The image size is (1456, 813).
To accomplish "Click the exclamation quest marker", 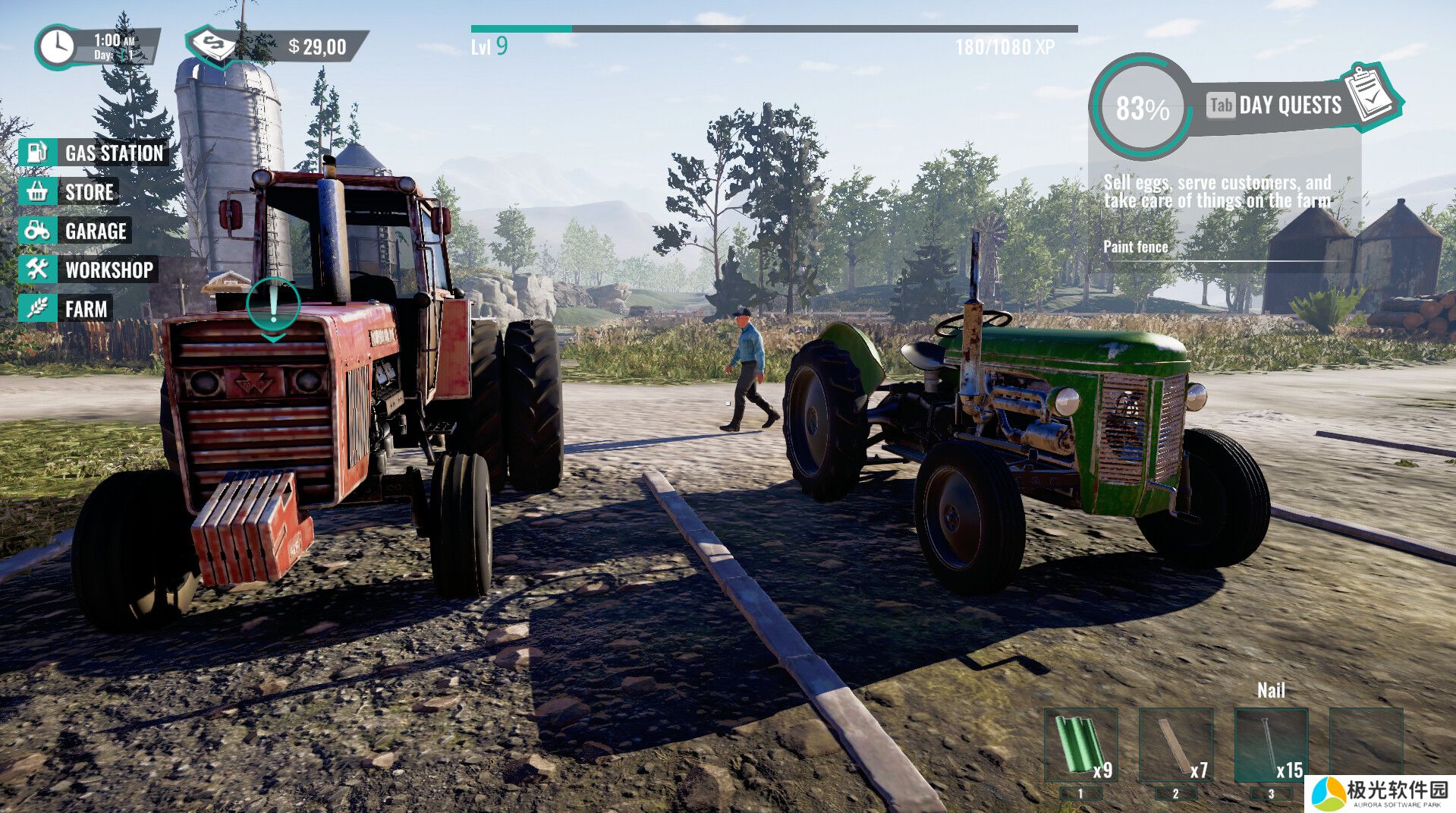I will pos(273,305).
